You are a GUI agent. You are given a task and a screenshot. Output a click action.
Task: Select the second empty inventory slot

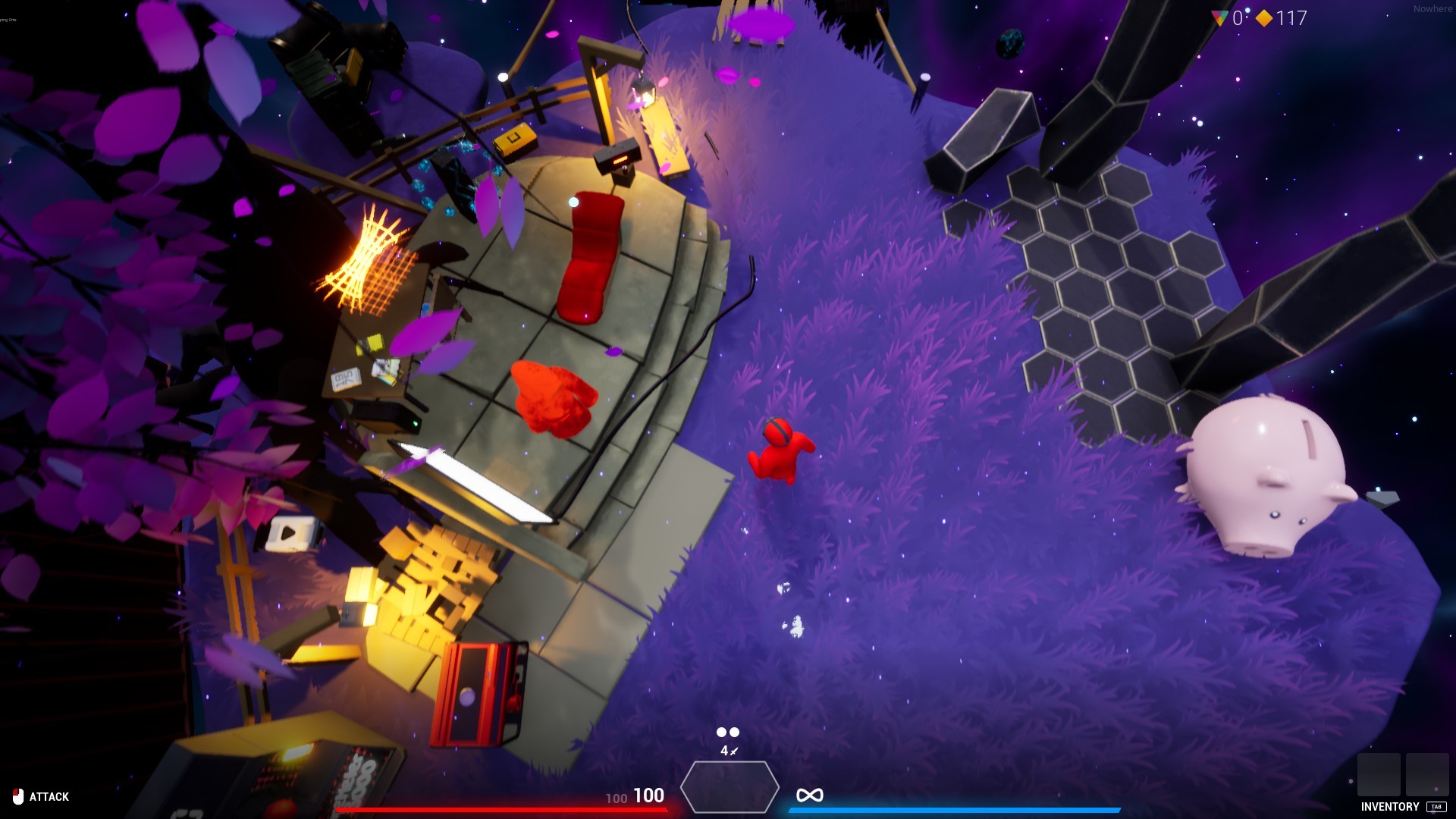click(x=1427, y=775)
